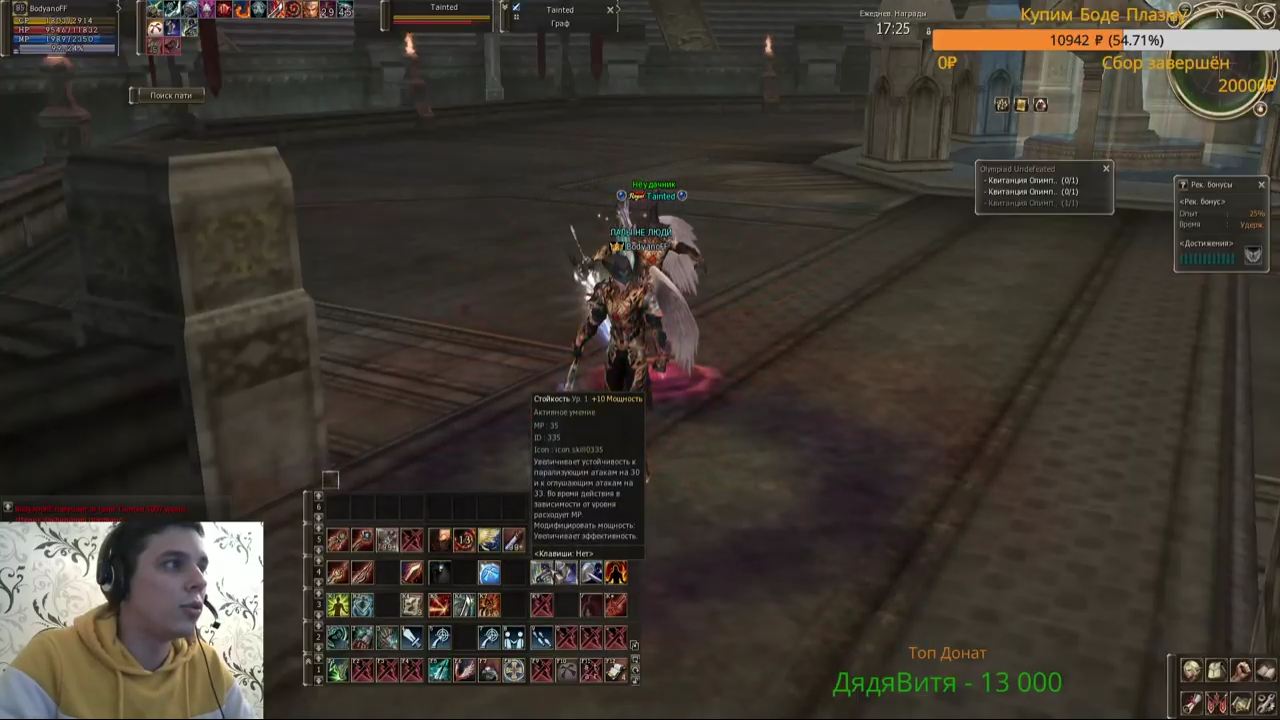The height and width of the screenshot is (720, 1280).
Task: Click the crosshair targeting skill in shortcut row 2
Action: pos(440,637)
